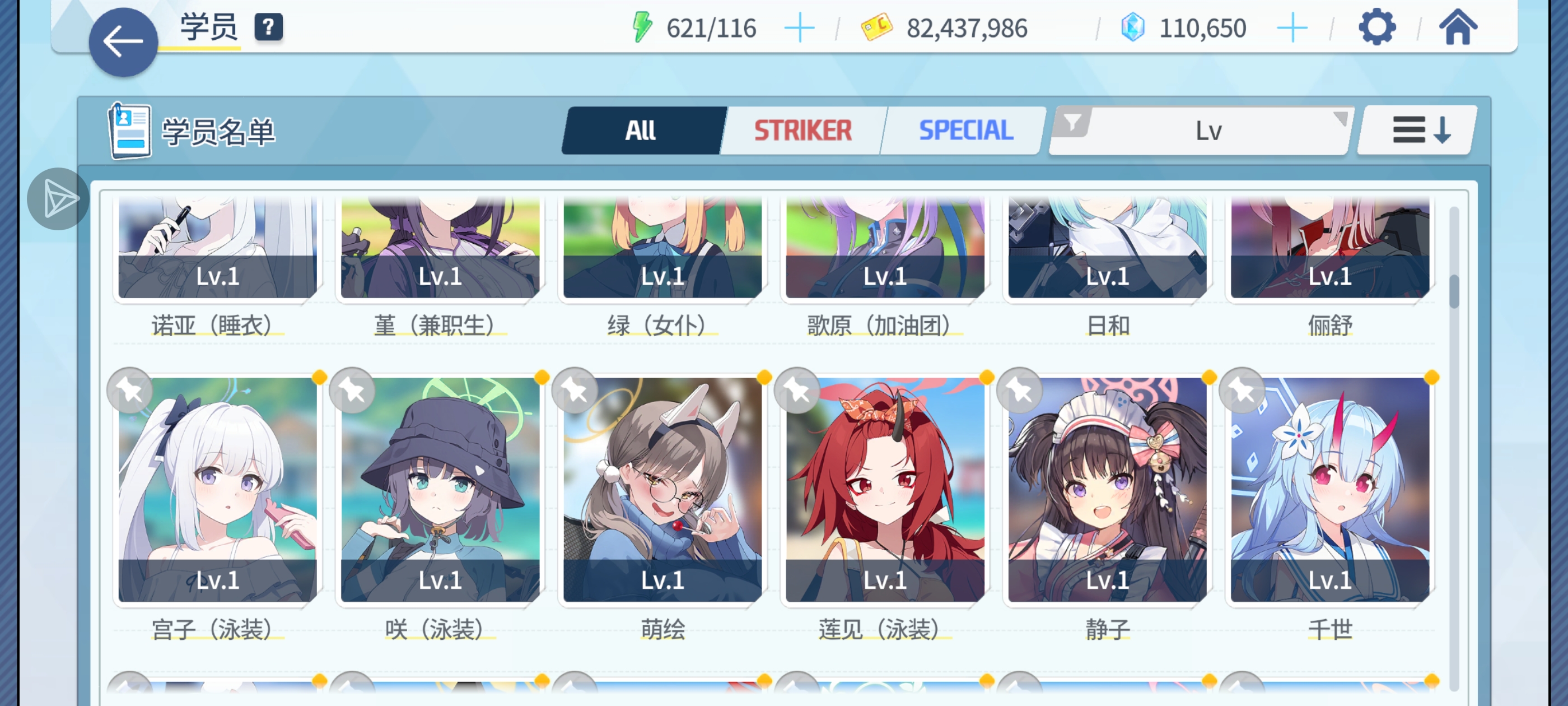Toggle the sort order icon beside the Lv selector
The image size is (1568, 706).
(x=1413, y=130)
